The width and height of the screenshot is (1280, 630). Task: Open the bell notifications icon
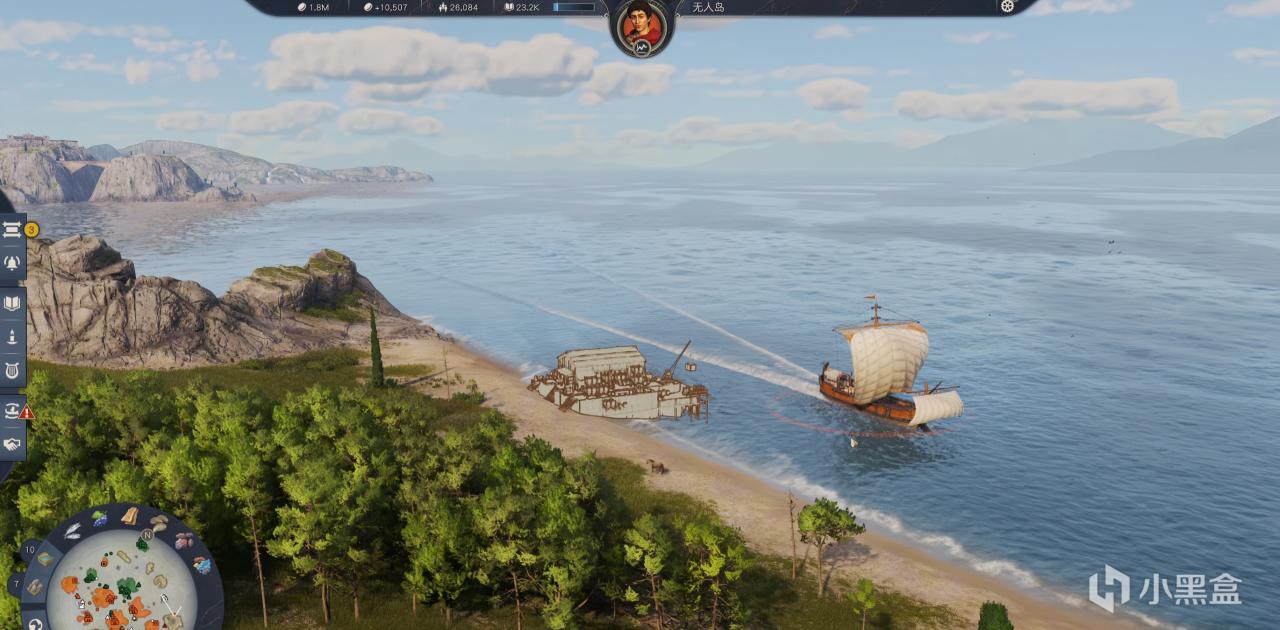[x=12, y=263]
